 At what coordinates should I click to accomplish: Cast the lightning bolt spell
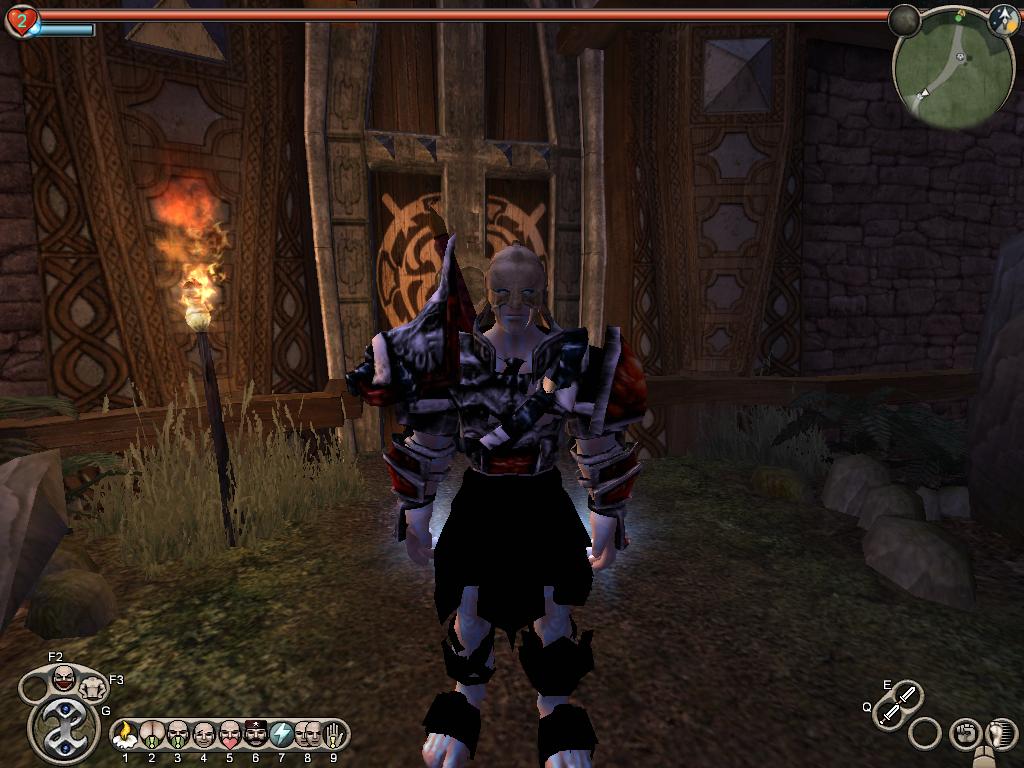pyautogui.click(x=282, y=735)
